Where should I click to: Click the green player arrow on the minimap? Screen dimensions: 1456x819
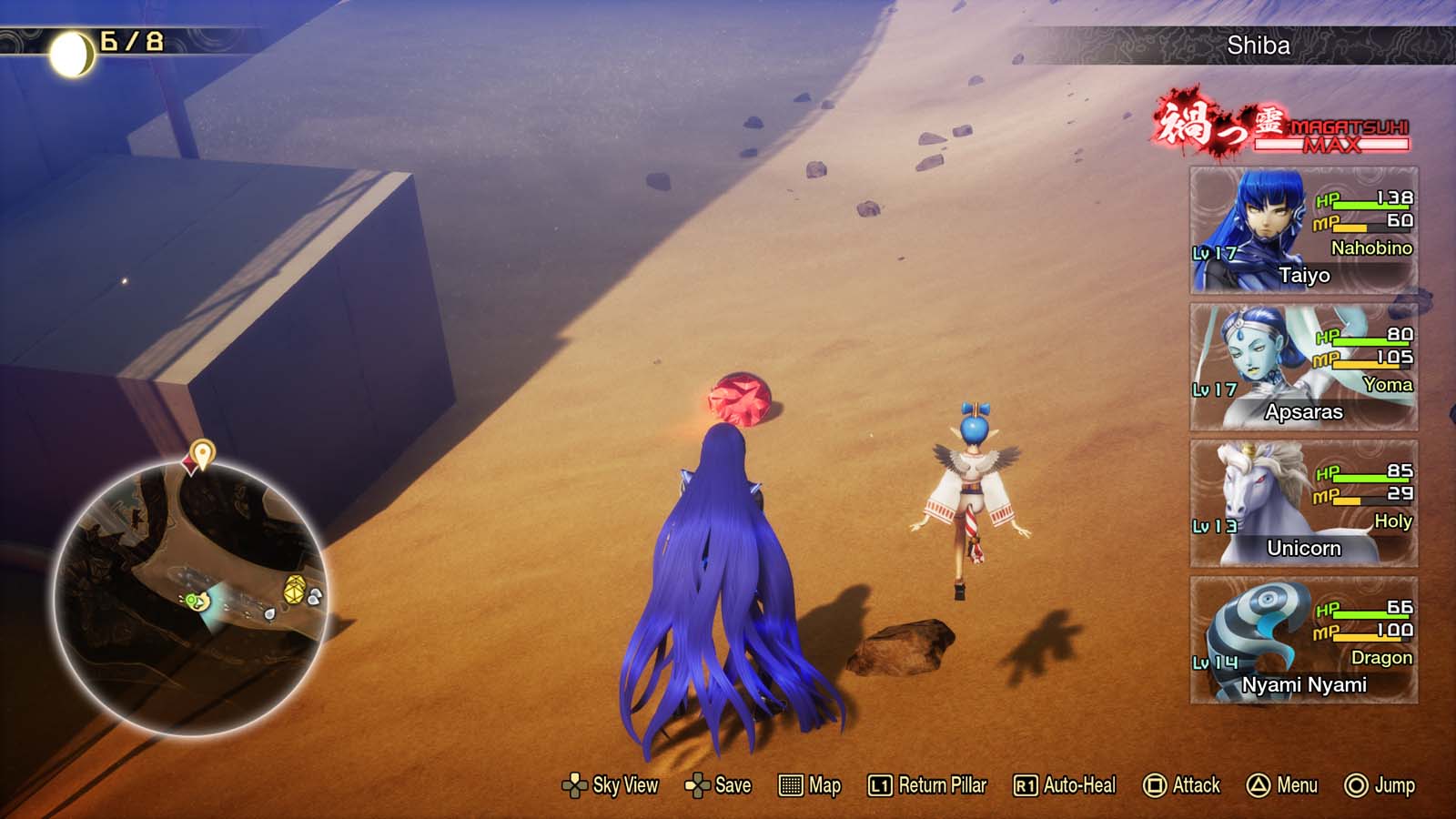[x=194, y=602]
